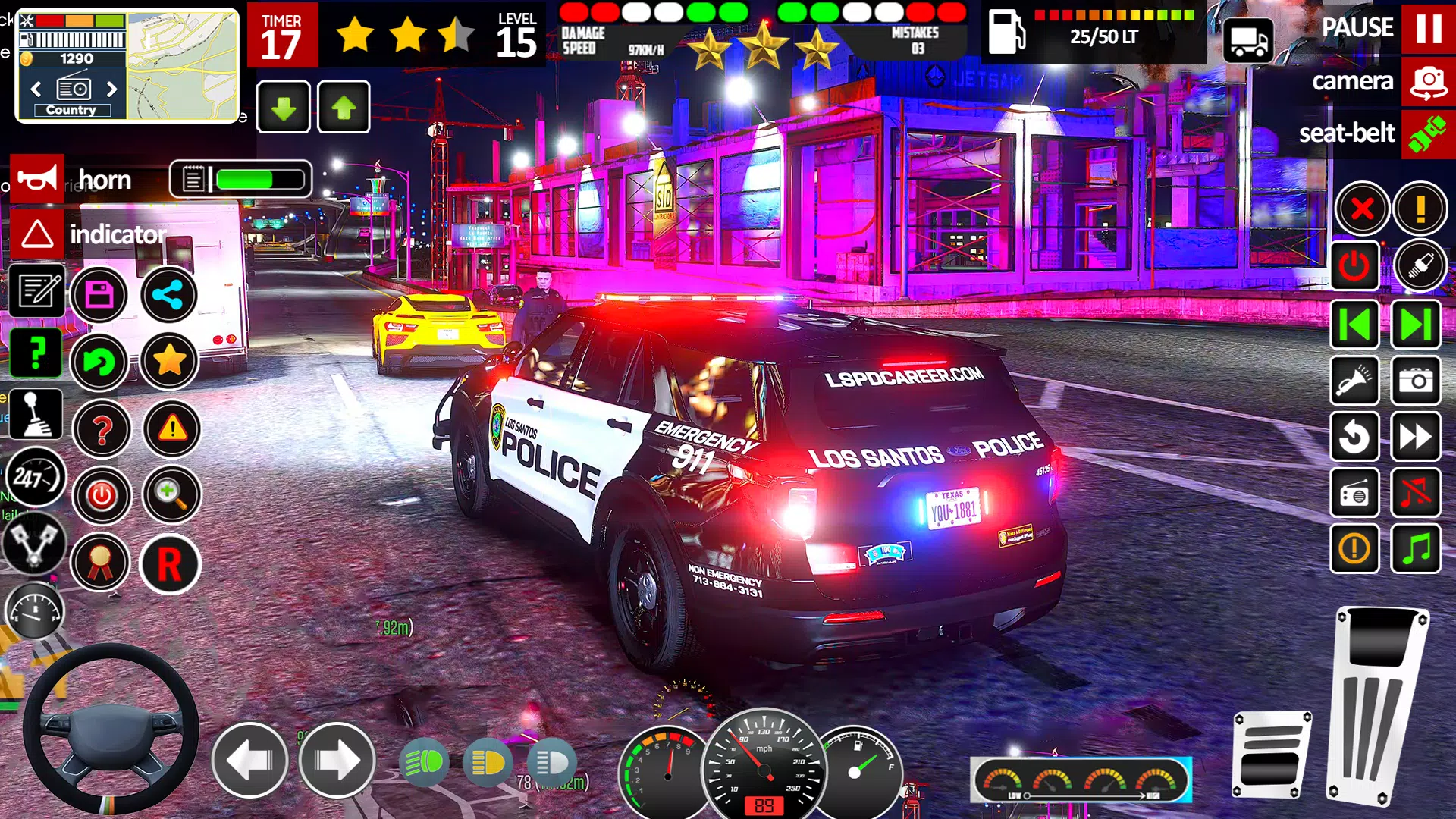Activate the indicator signal
Viewport: 1456px width, 819px height.
[x=36, y=234]
